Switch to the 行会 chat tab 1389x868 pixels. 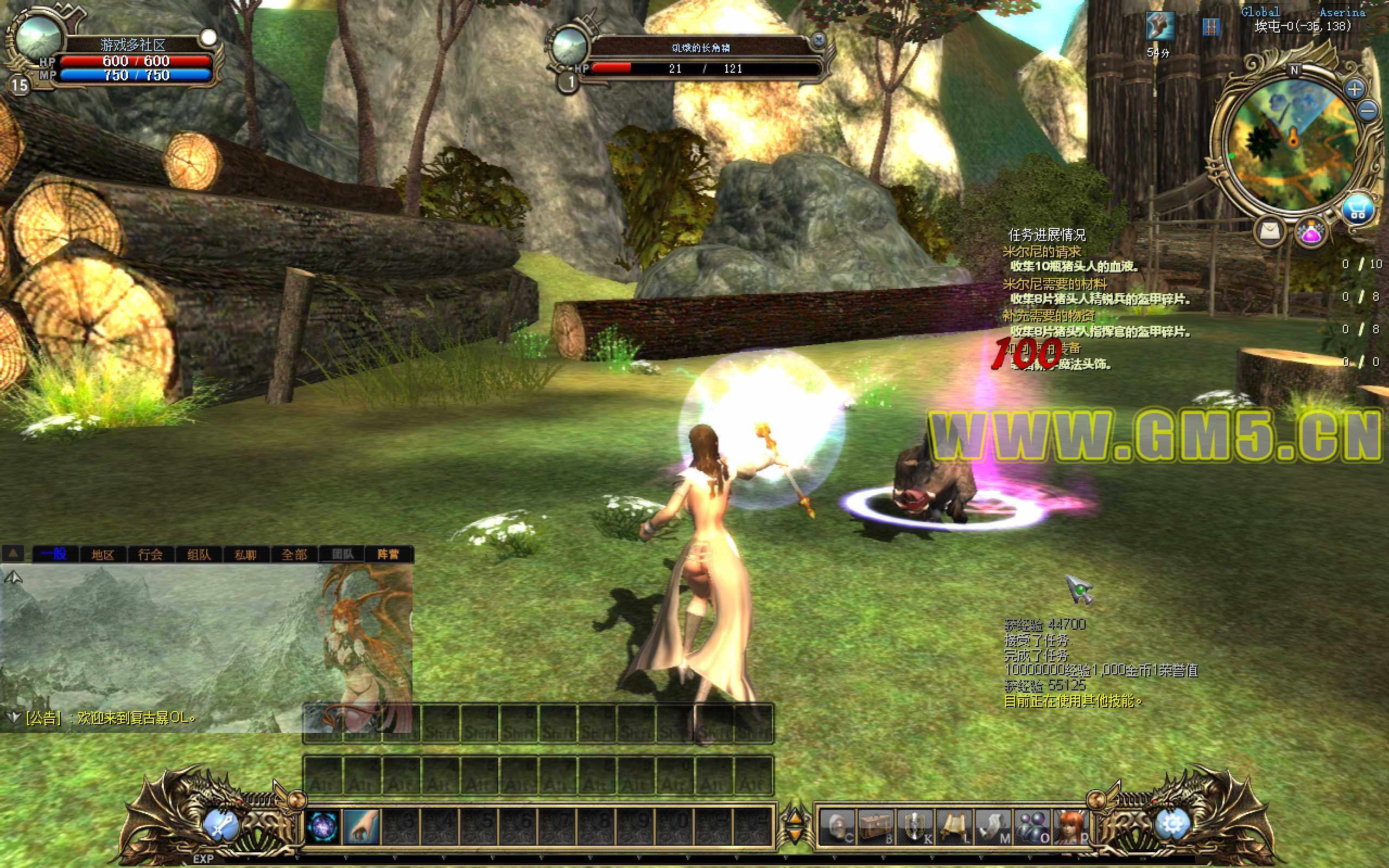(x=150, y=554)
